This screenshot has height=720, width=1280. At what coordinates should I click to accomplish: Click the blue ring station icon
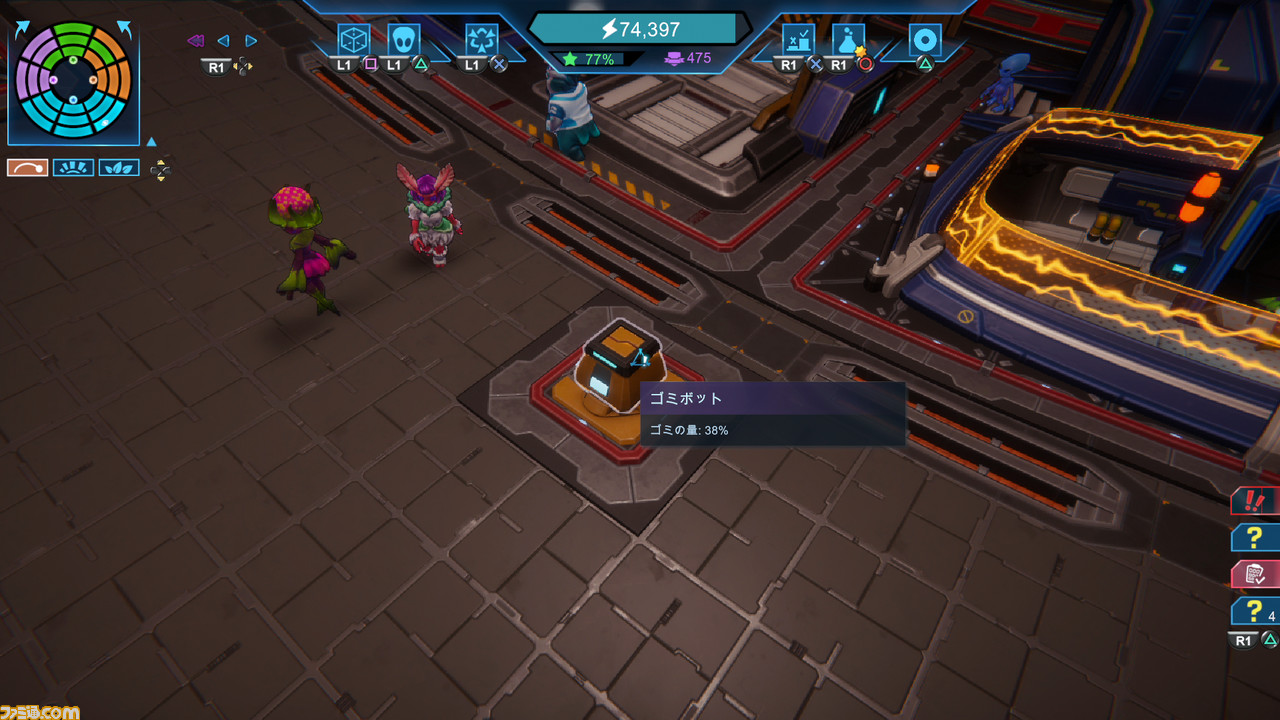click(925, 40)
